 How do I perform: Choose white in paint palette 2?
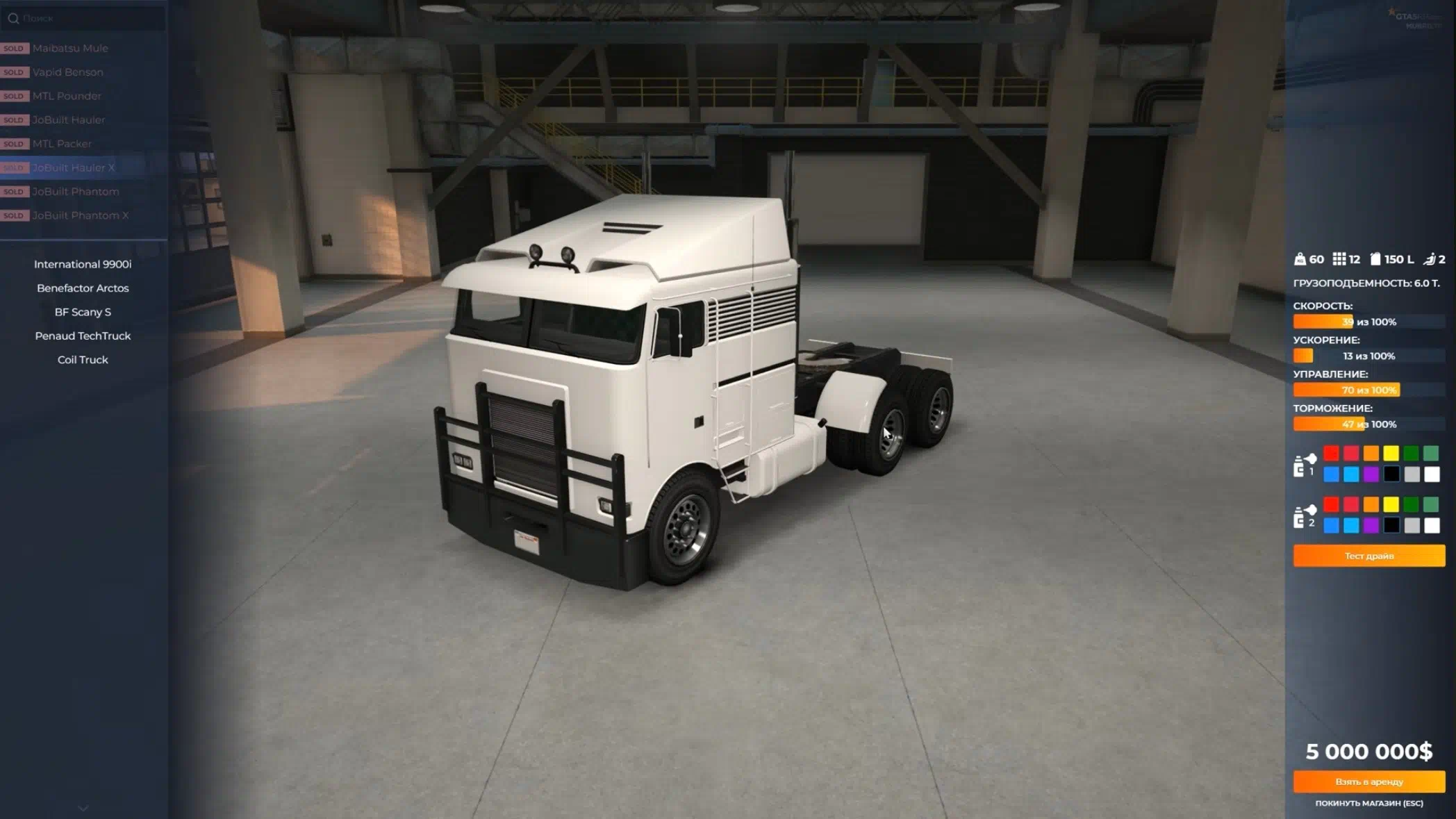(x=1431, y=525)
